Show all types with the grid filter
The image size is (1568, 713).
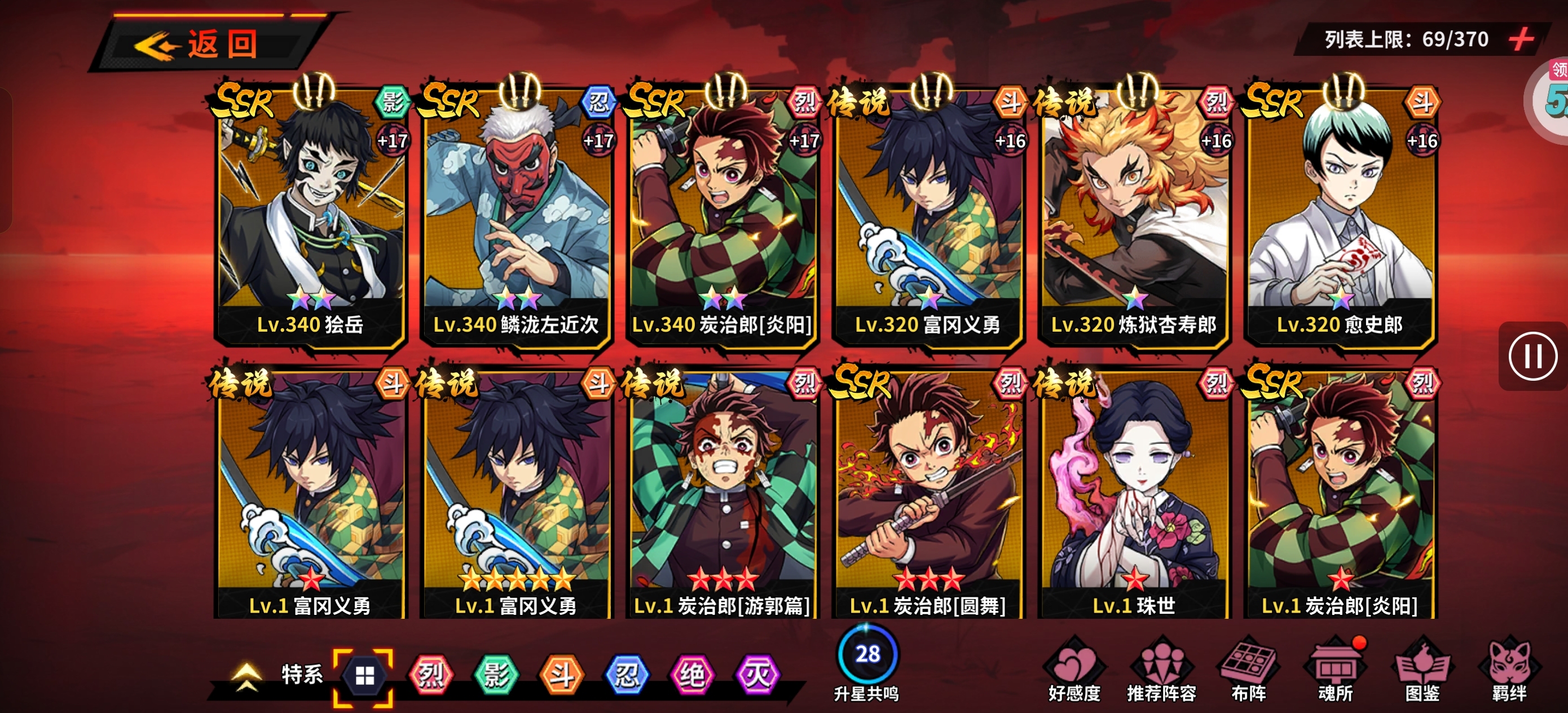pyautogui.click(x=364, y=675)
